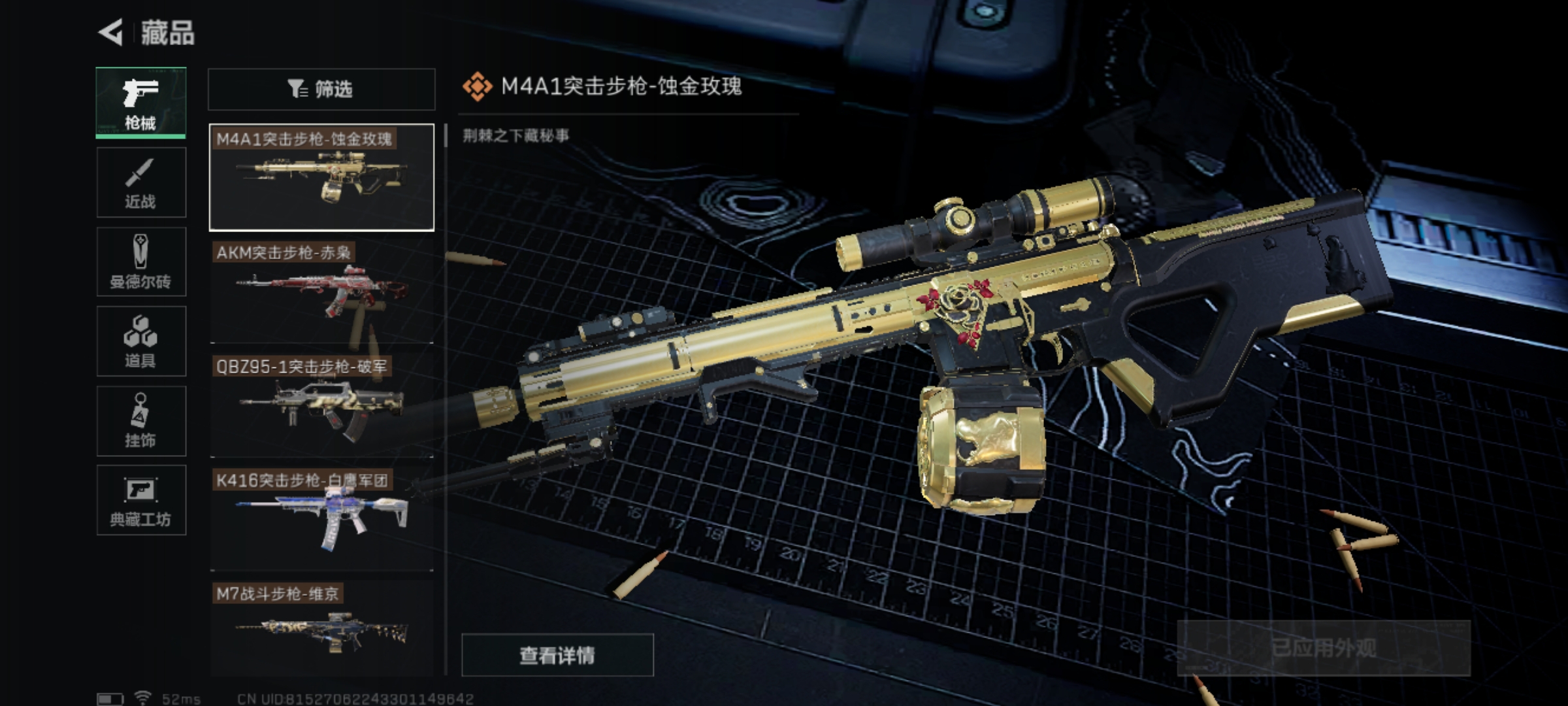Go back using the arrow beside 藏品

click(112, 32)
